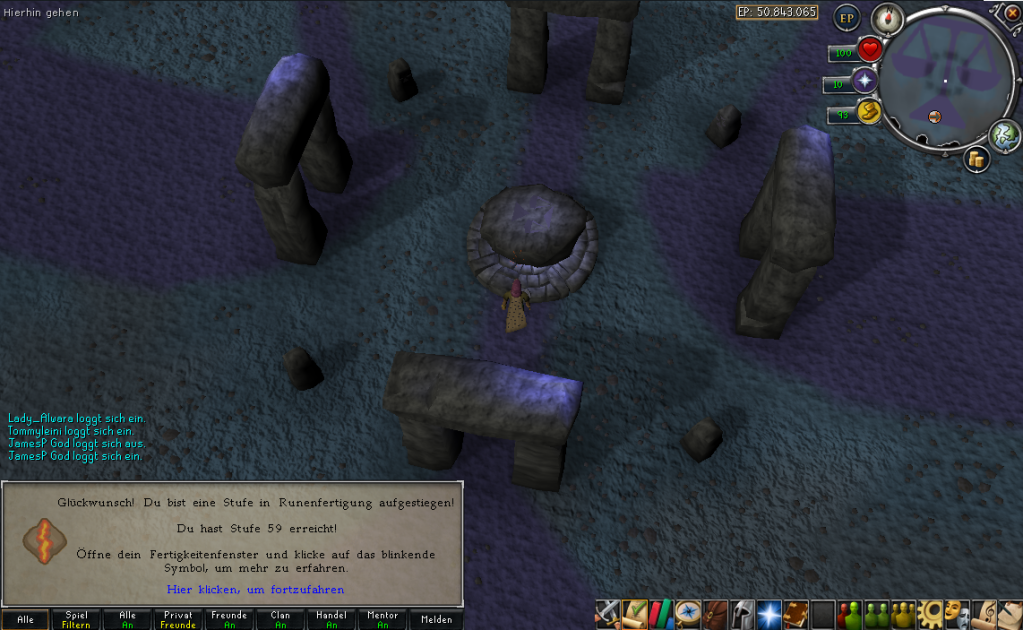Click the compass to face north

tap(887, 17)
